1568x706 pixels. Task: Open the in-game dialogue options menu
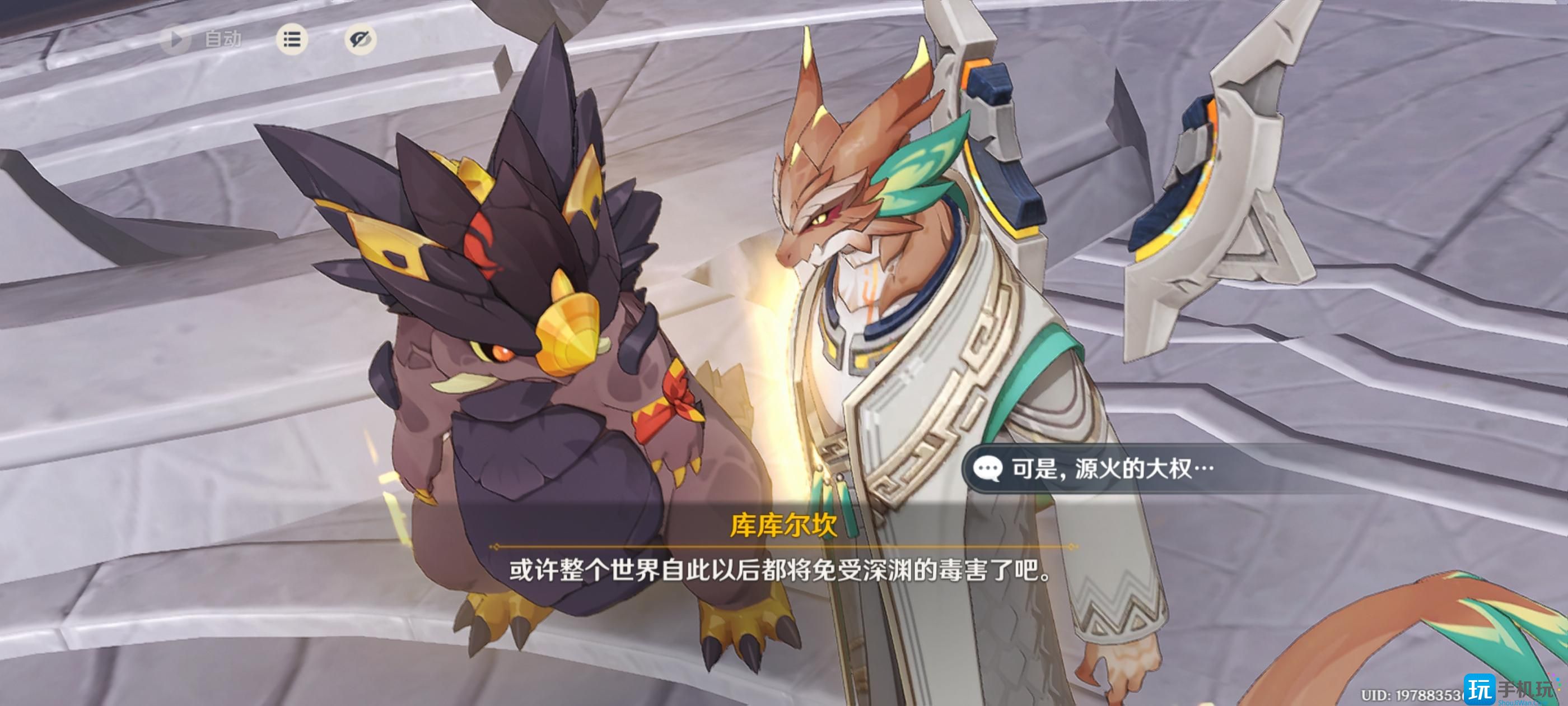pyautogui.click(x=292, y=39)
